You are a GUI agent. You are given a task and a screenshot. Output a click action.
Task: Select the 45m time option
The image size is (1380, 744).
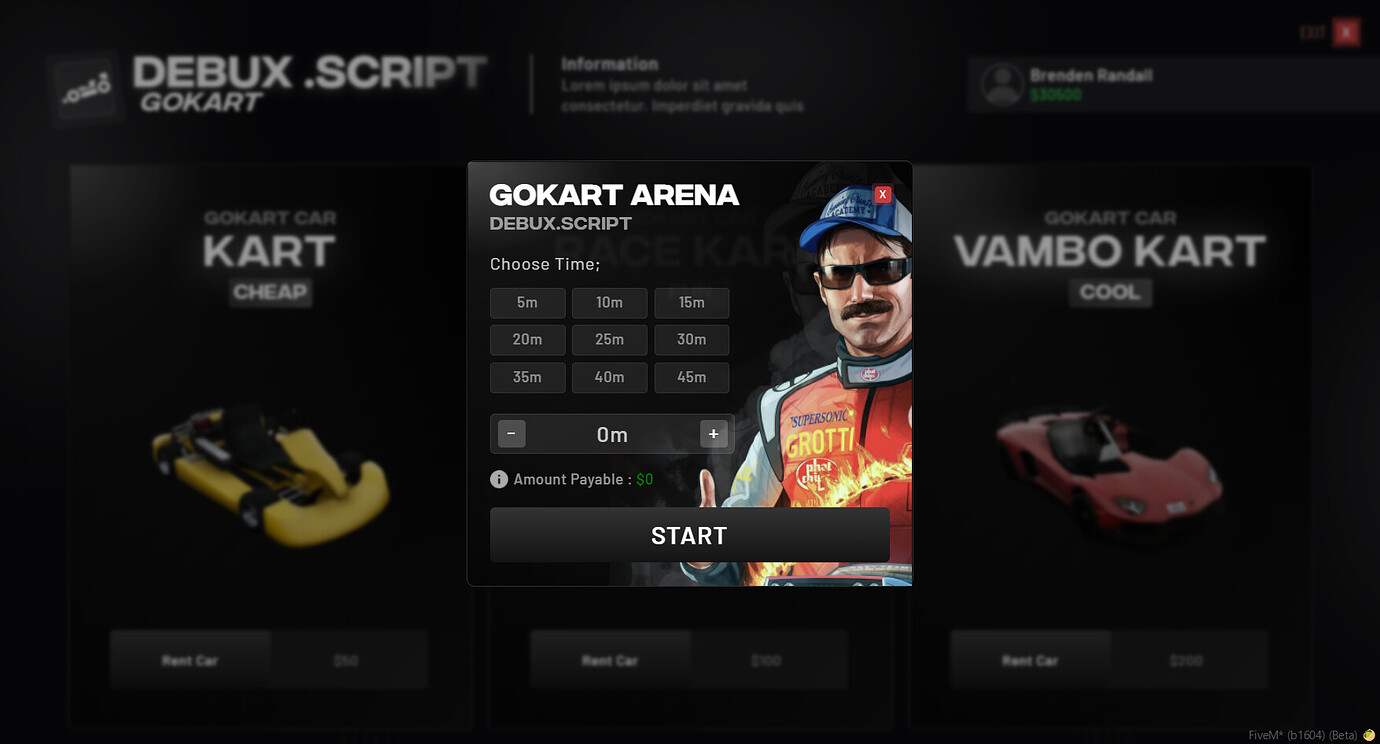point(691,377)
